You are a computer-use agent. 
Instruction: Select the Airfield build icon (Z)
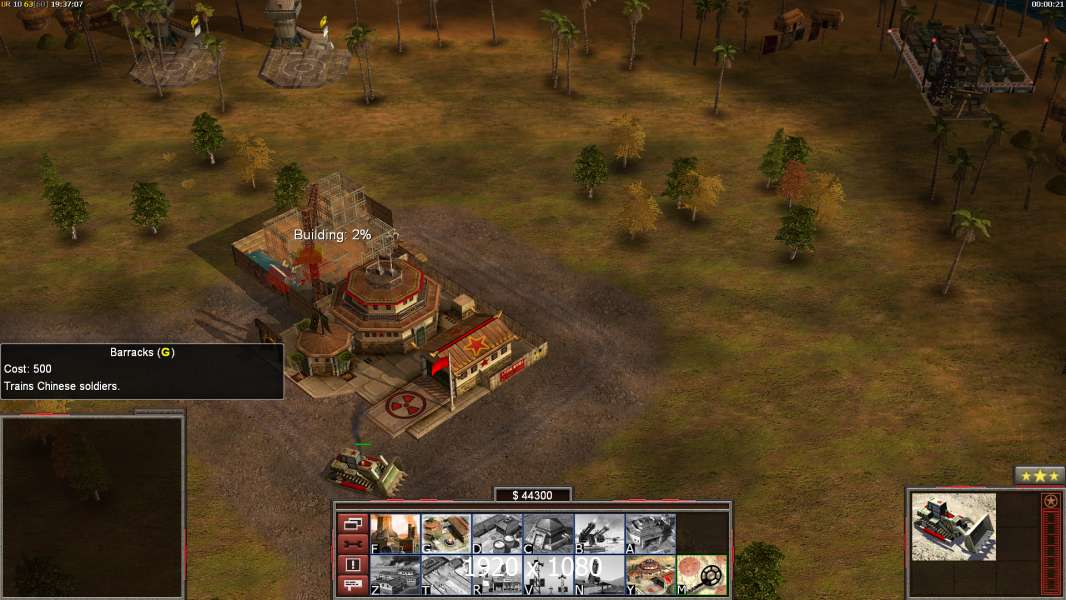[395, 575]
